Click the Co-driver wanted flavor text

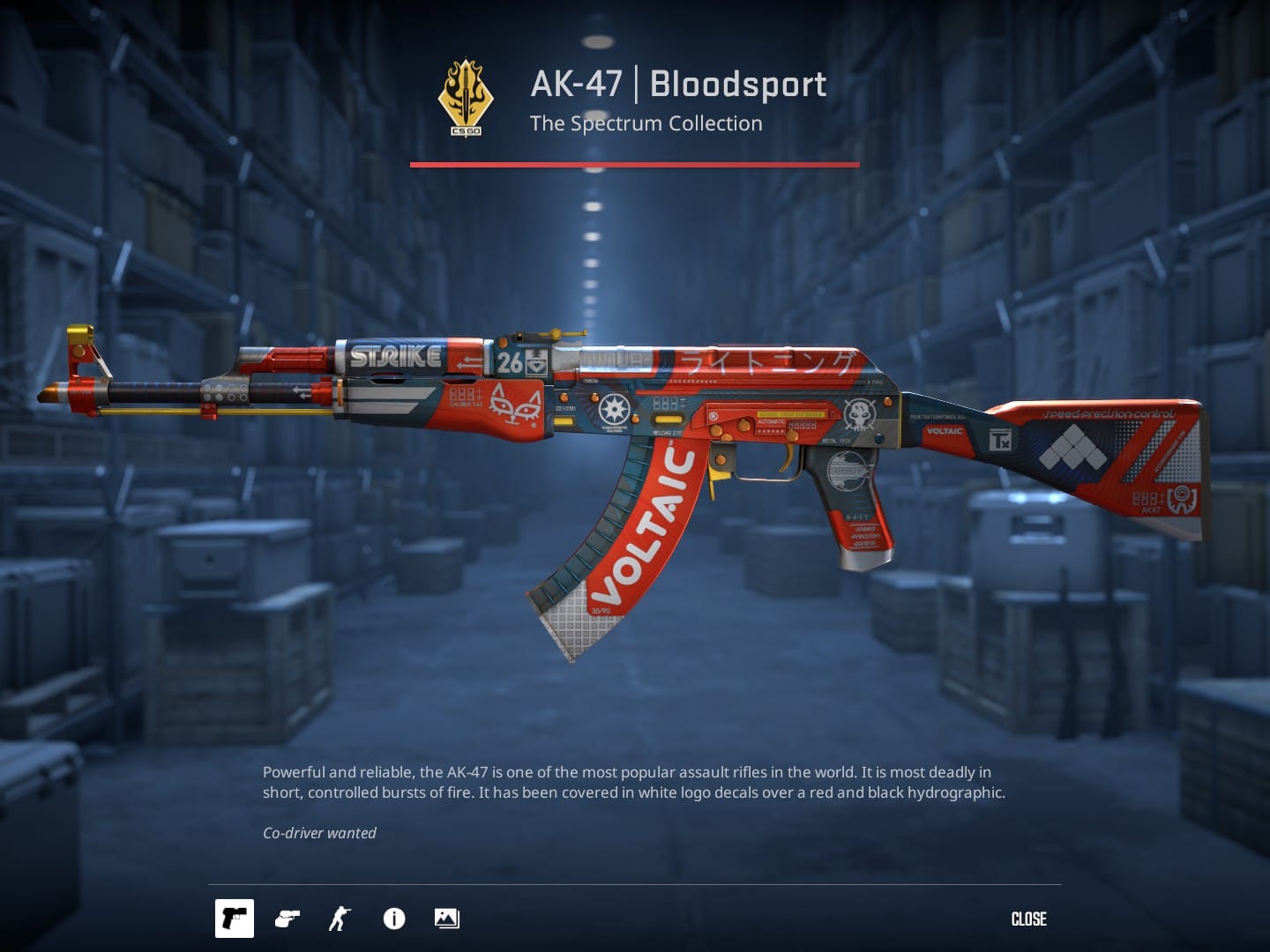319,832
